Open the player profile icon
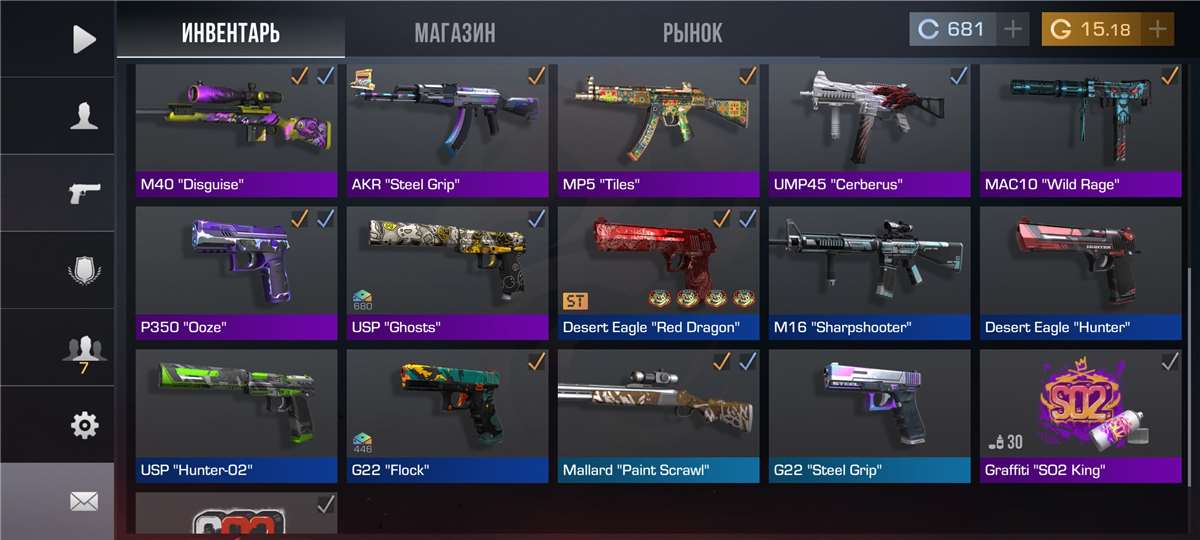This screenshot has width=1200, height=540. click(x=84, y=116)
